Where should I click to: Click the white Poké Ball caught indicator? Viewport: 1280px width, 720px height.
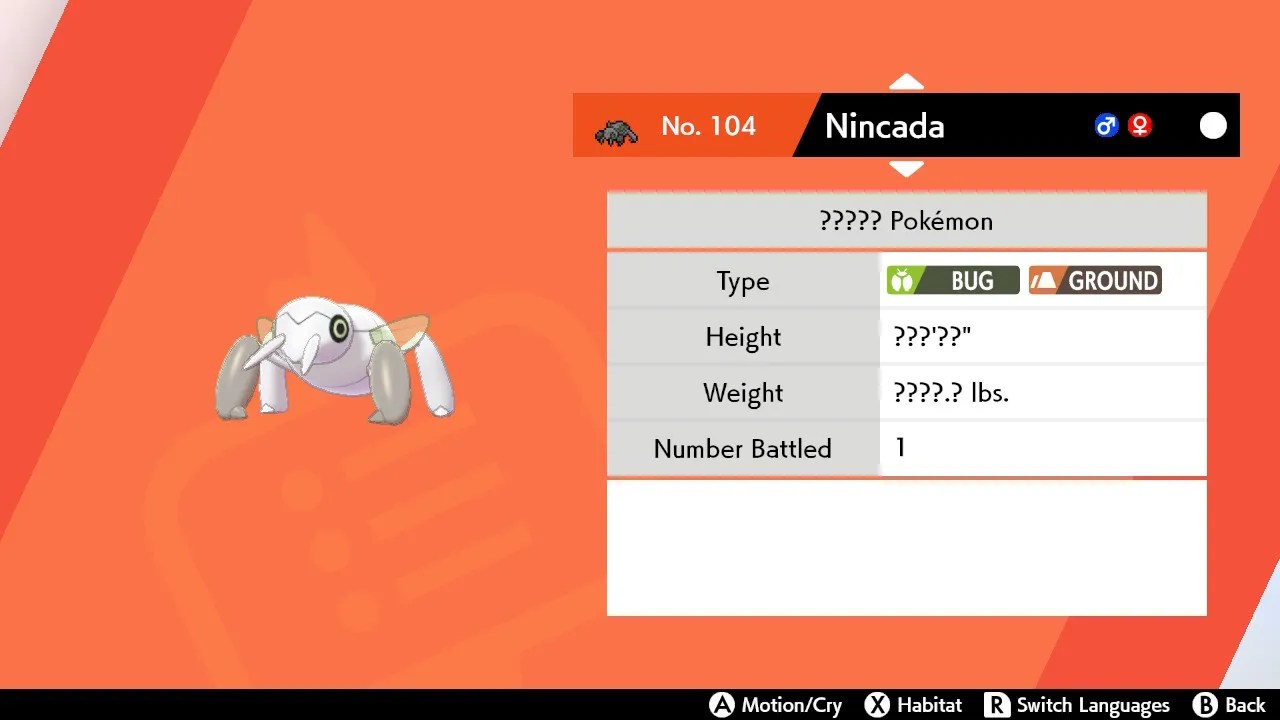coord(1213,125)
